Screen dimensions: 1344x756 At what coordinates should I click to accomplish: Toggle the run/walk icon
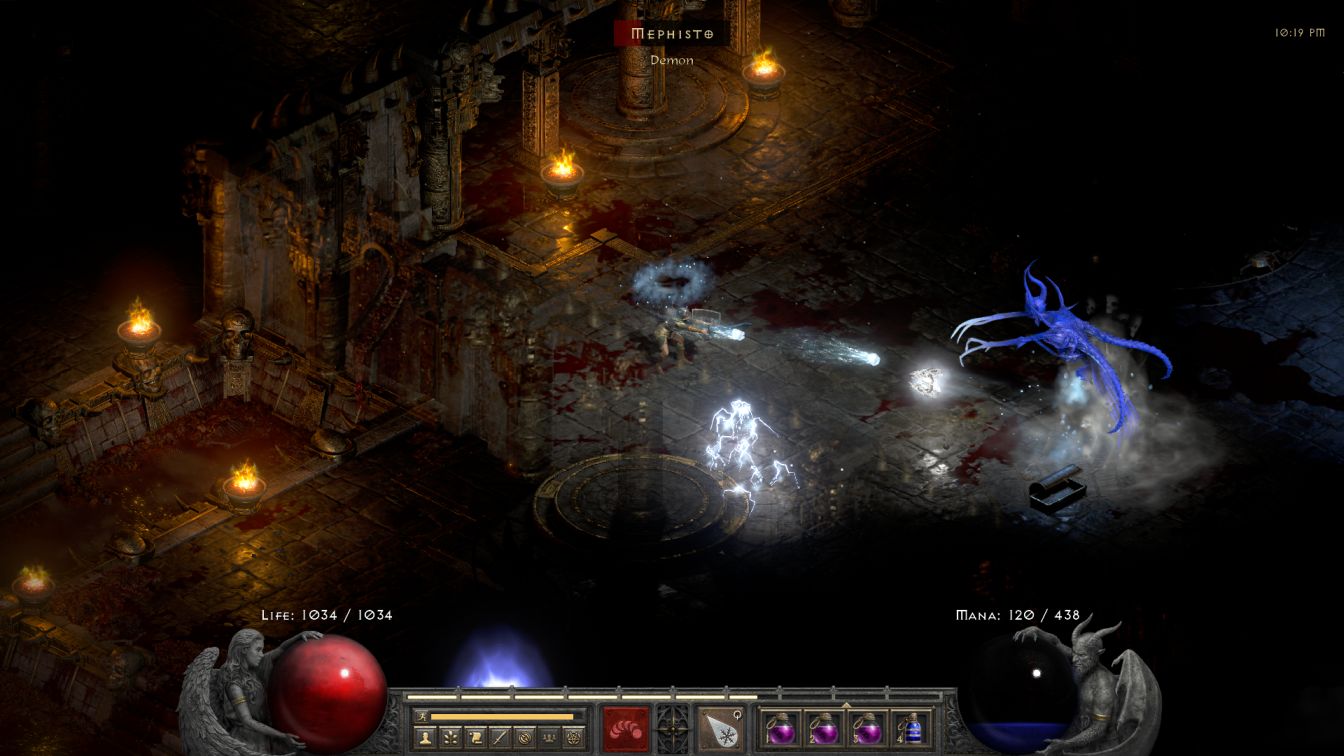pos(421,716)
